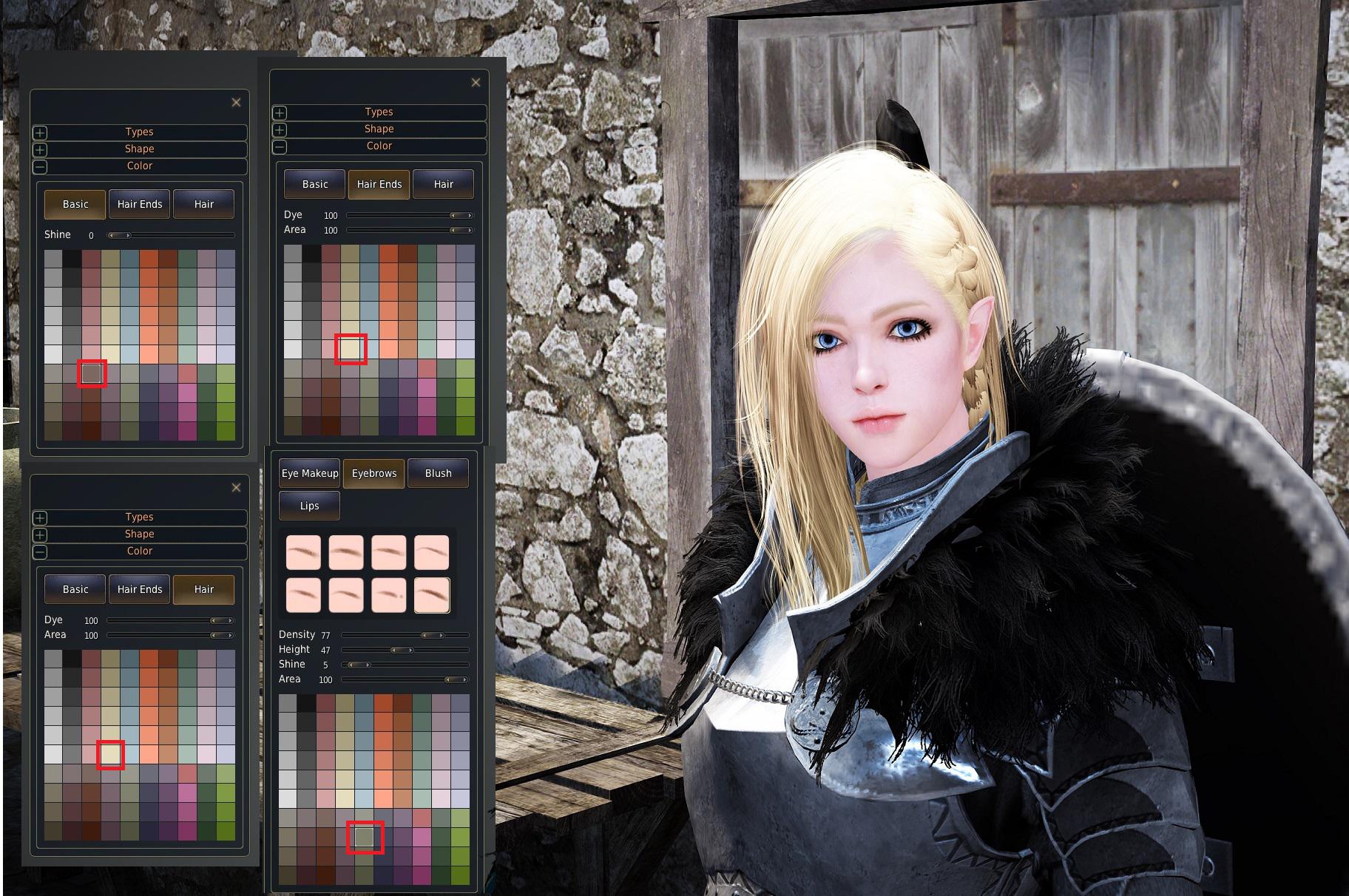
Task: Switch to the Eye Makeup tab
Action: pos(309,472)
